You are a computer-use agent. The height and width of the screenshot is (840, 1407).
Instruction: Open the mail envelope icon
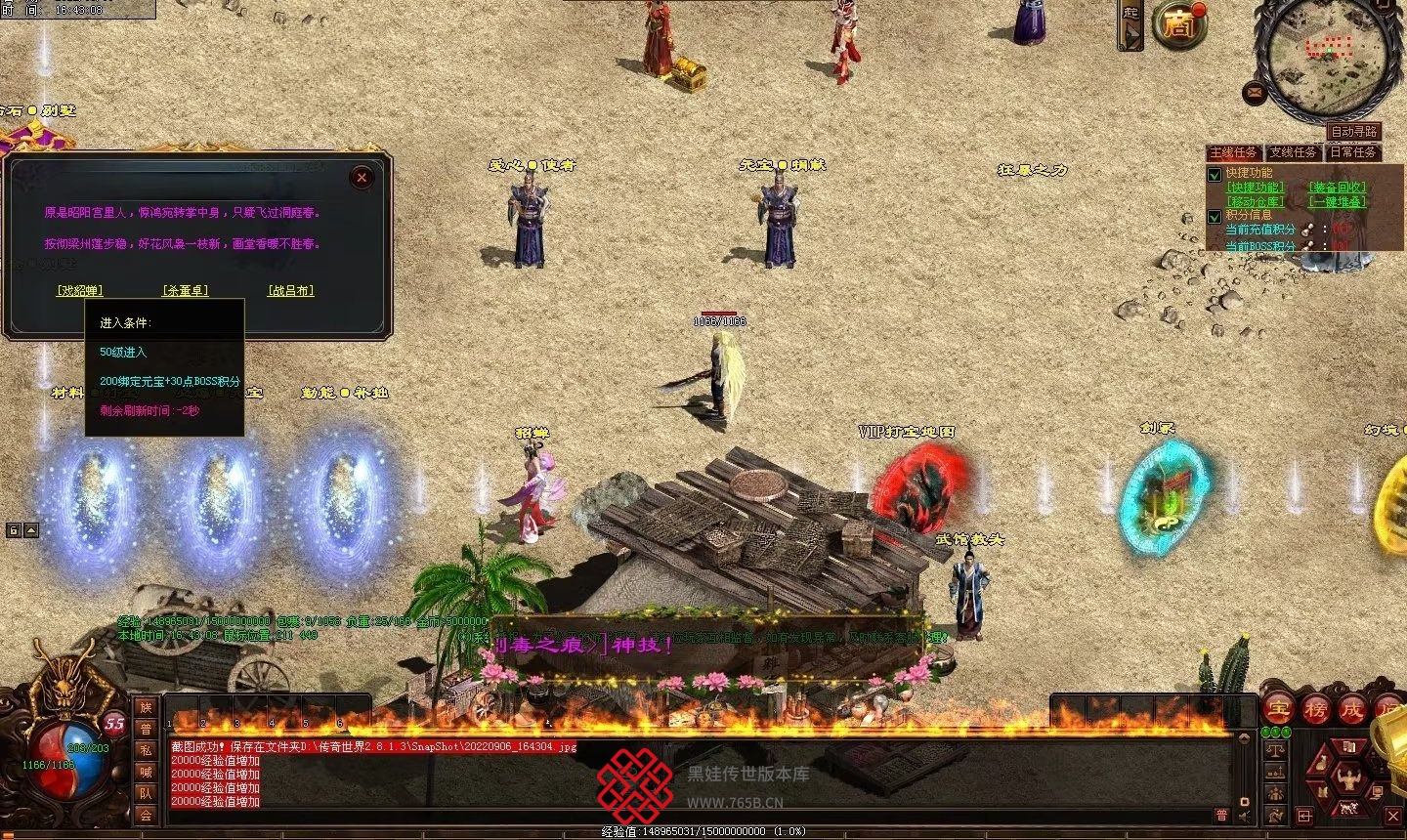[x=1256, y=93]
